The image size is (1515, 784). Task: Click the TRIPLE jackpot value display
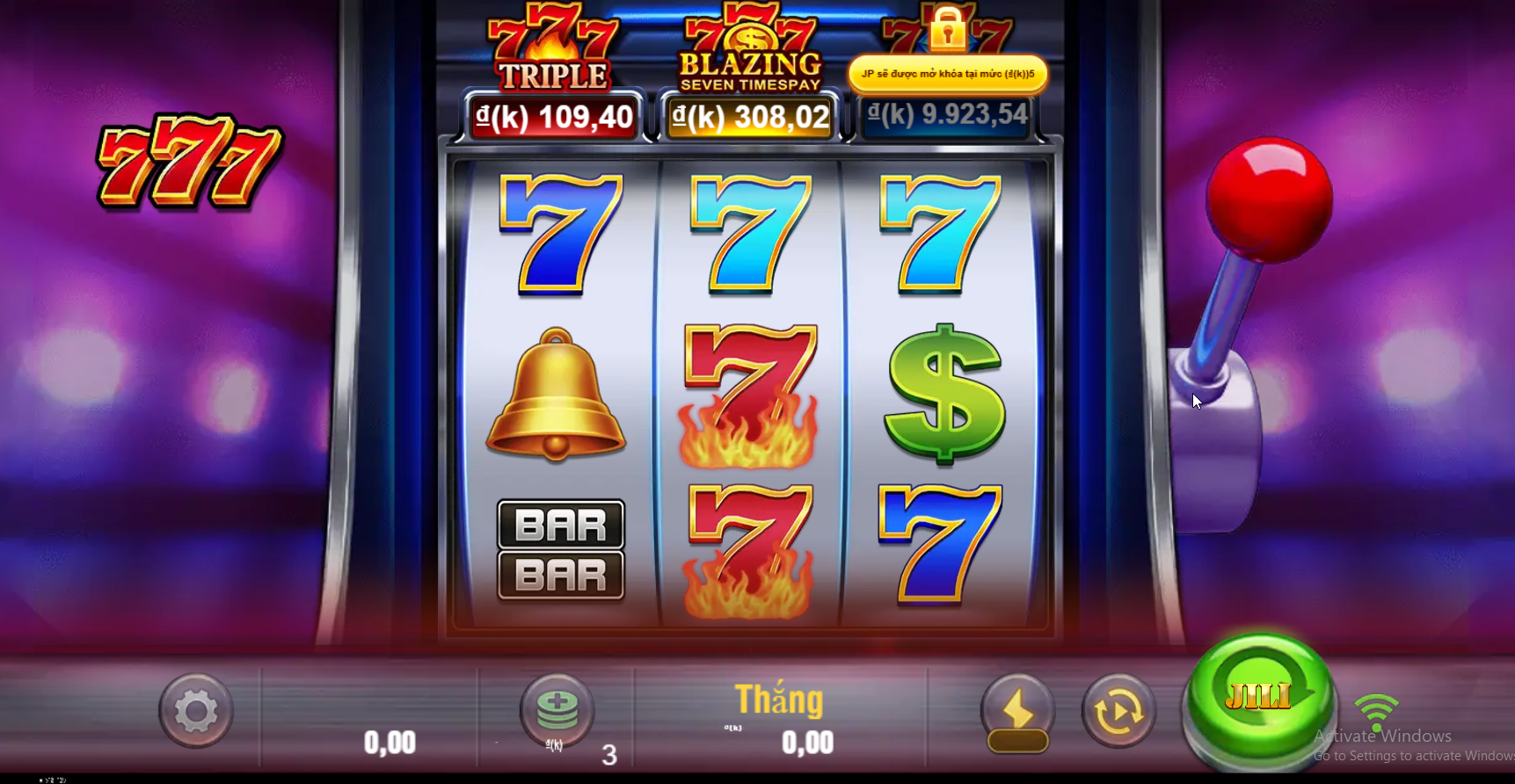pos(552,115)
